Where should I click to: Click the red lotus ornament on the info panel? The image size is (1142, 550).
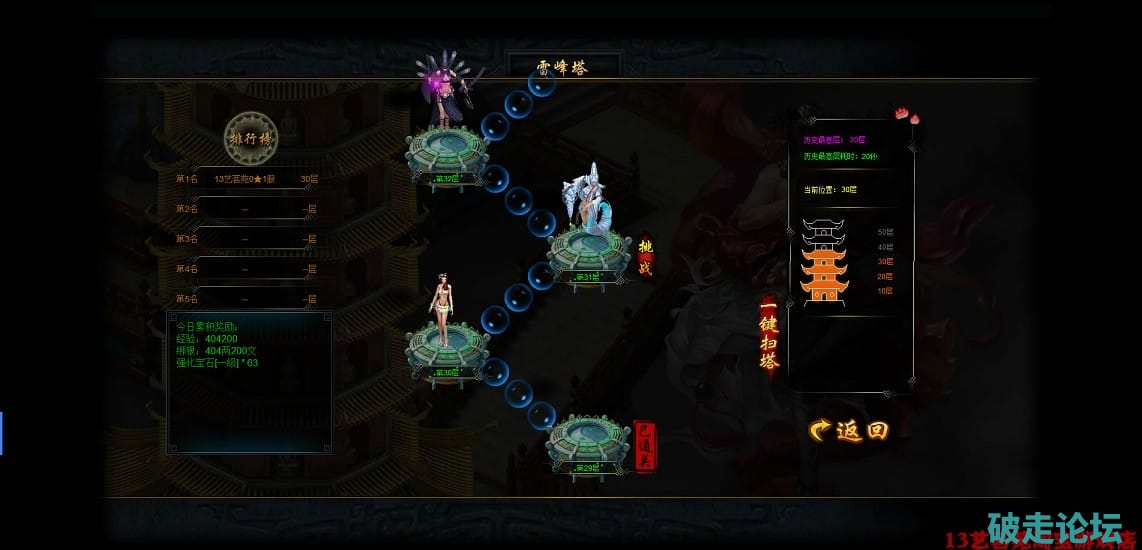[x=908, y=117]
